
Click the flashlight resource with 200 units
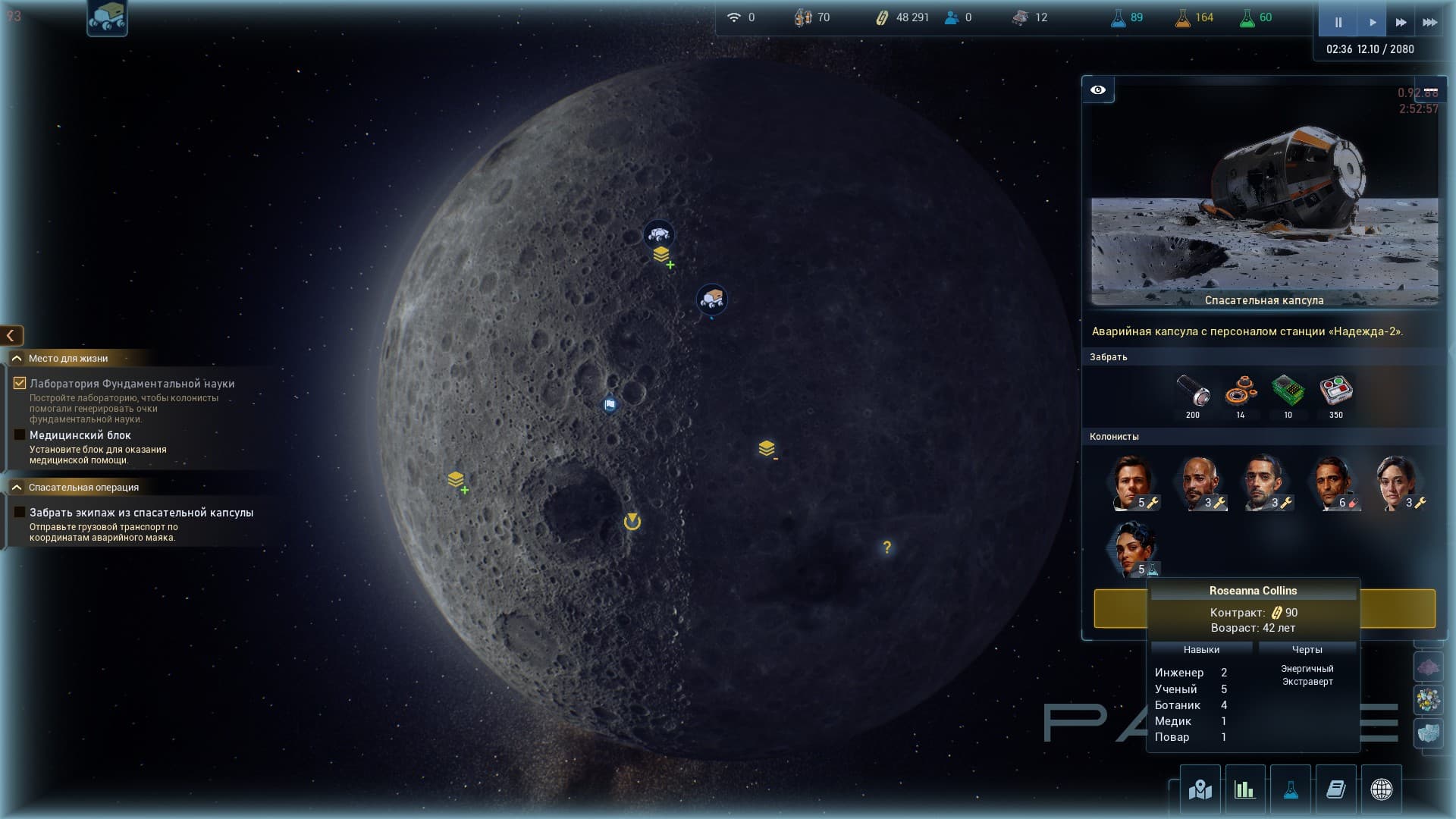click(1193, 391)
